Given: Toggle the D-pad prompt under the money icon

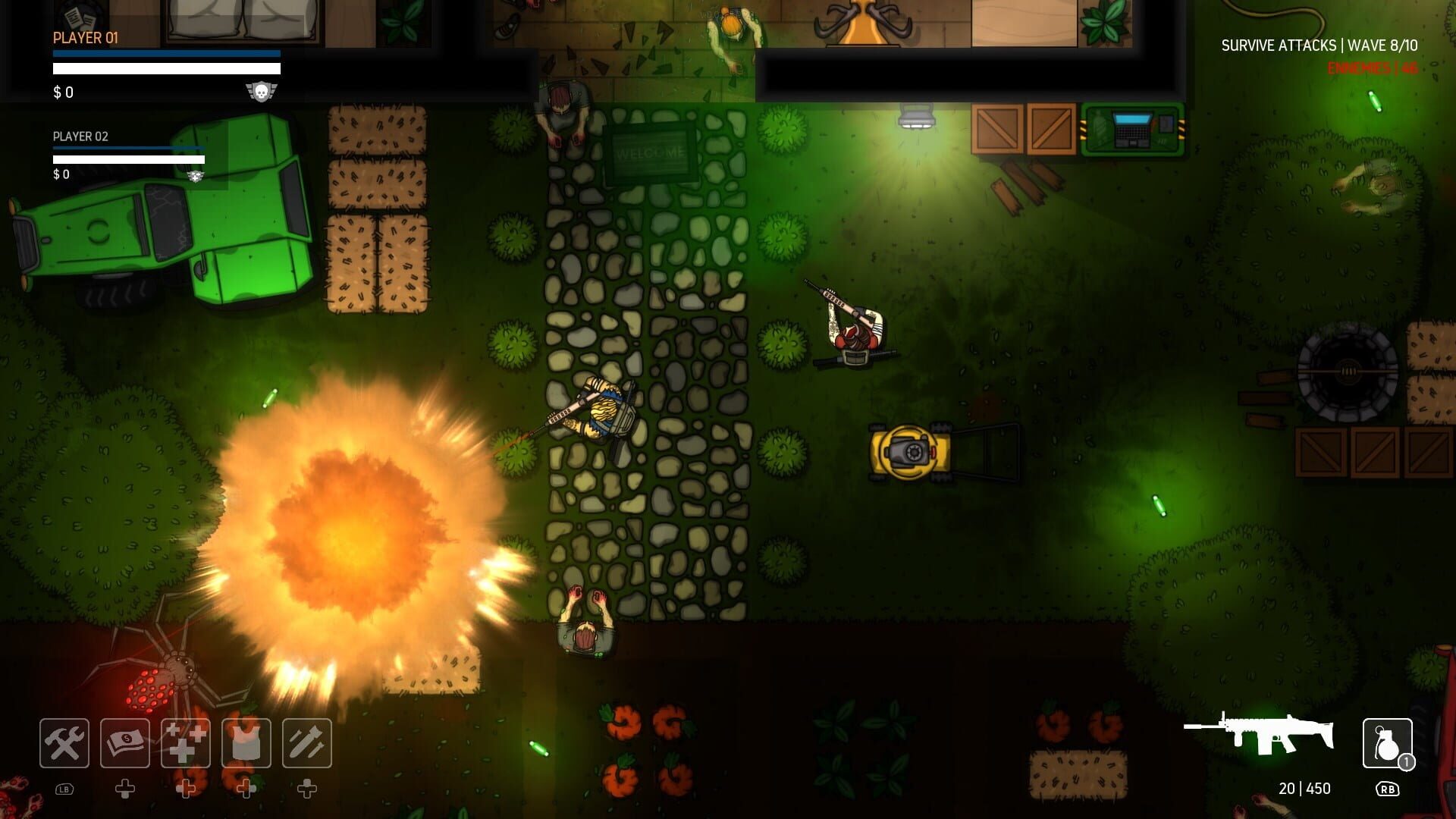Looking at the screenshot, I should [124, 790].
